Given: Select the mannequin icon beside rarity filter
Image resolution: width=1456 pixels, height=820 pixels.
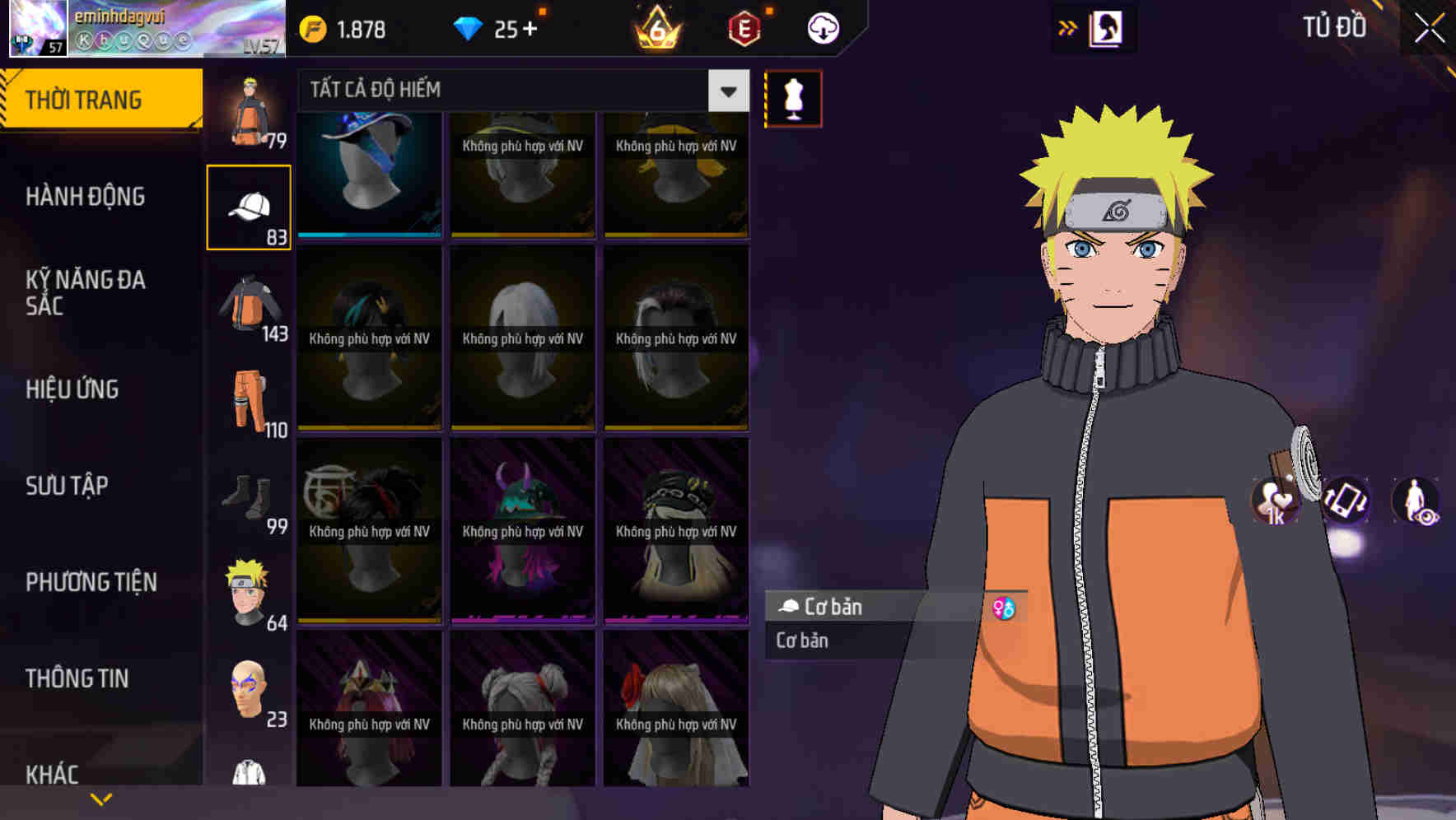Looking at the screenshot, I should tap(793, 98).
